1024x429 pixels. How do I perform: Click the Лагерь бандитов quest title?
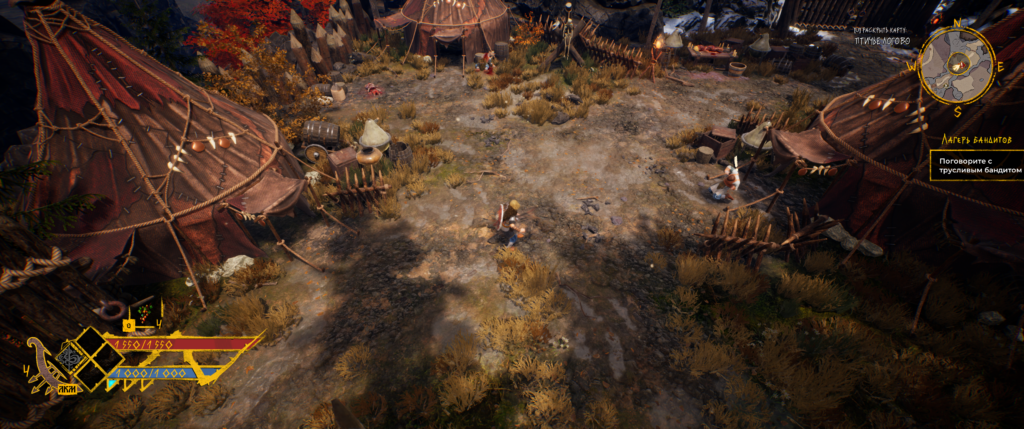point(974,141)
